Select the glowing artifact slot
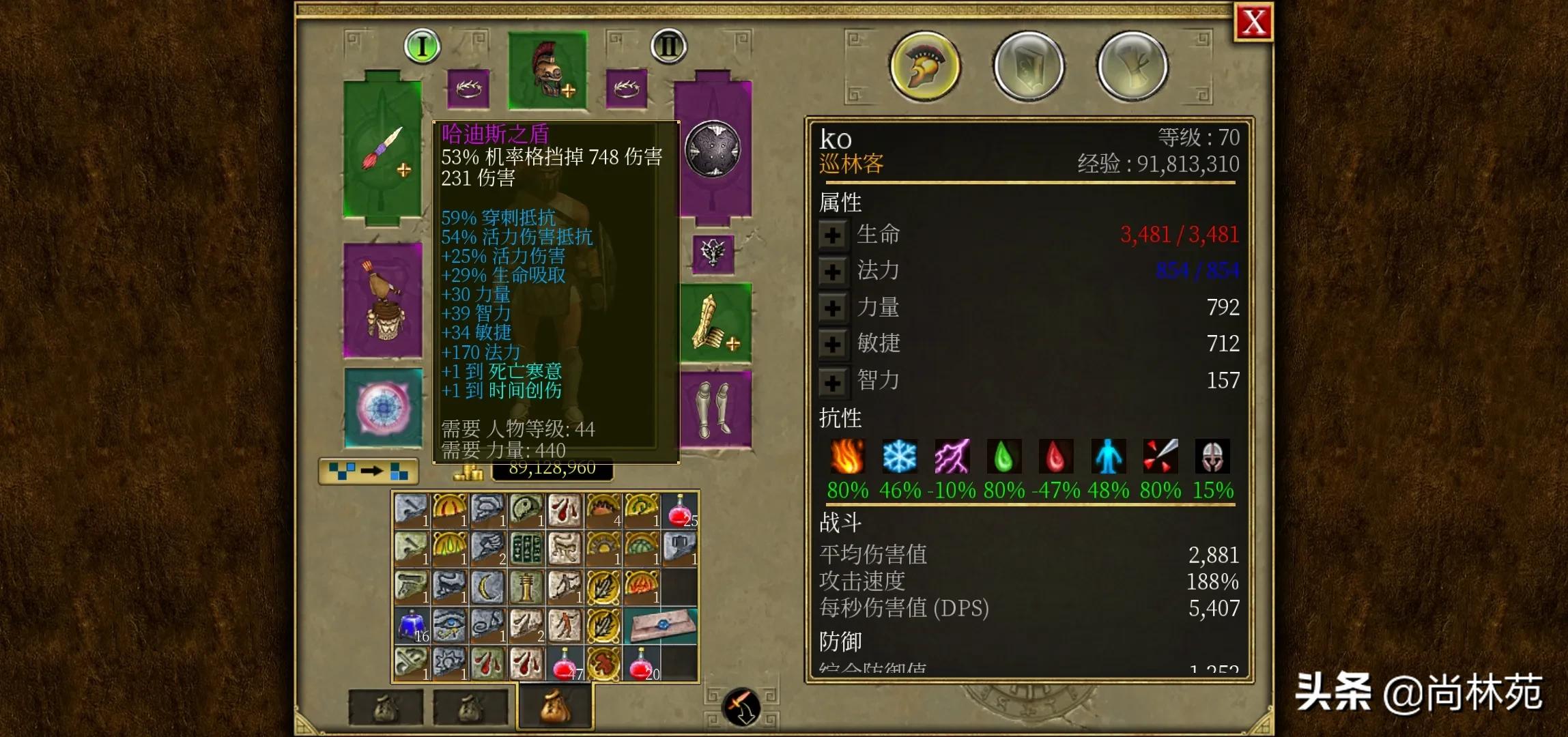 383,408
